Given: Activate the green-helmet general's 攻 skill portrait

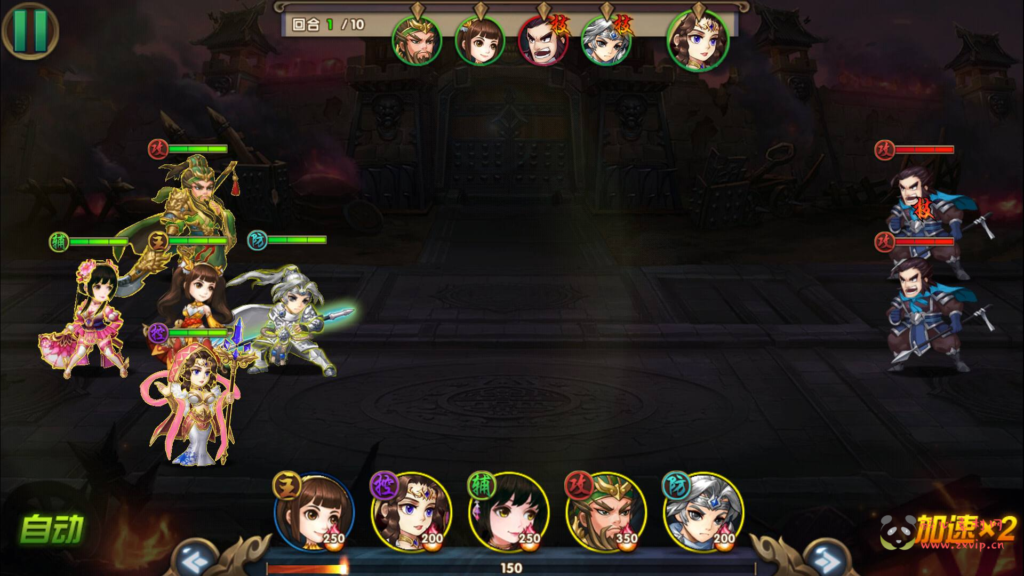Looking at the screenshot, I should pos(605,512).
